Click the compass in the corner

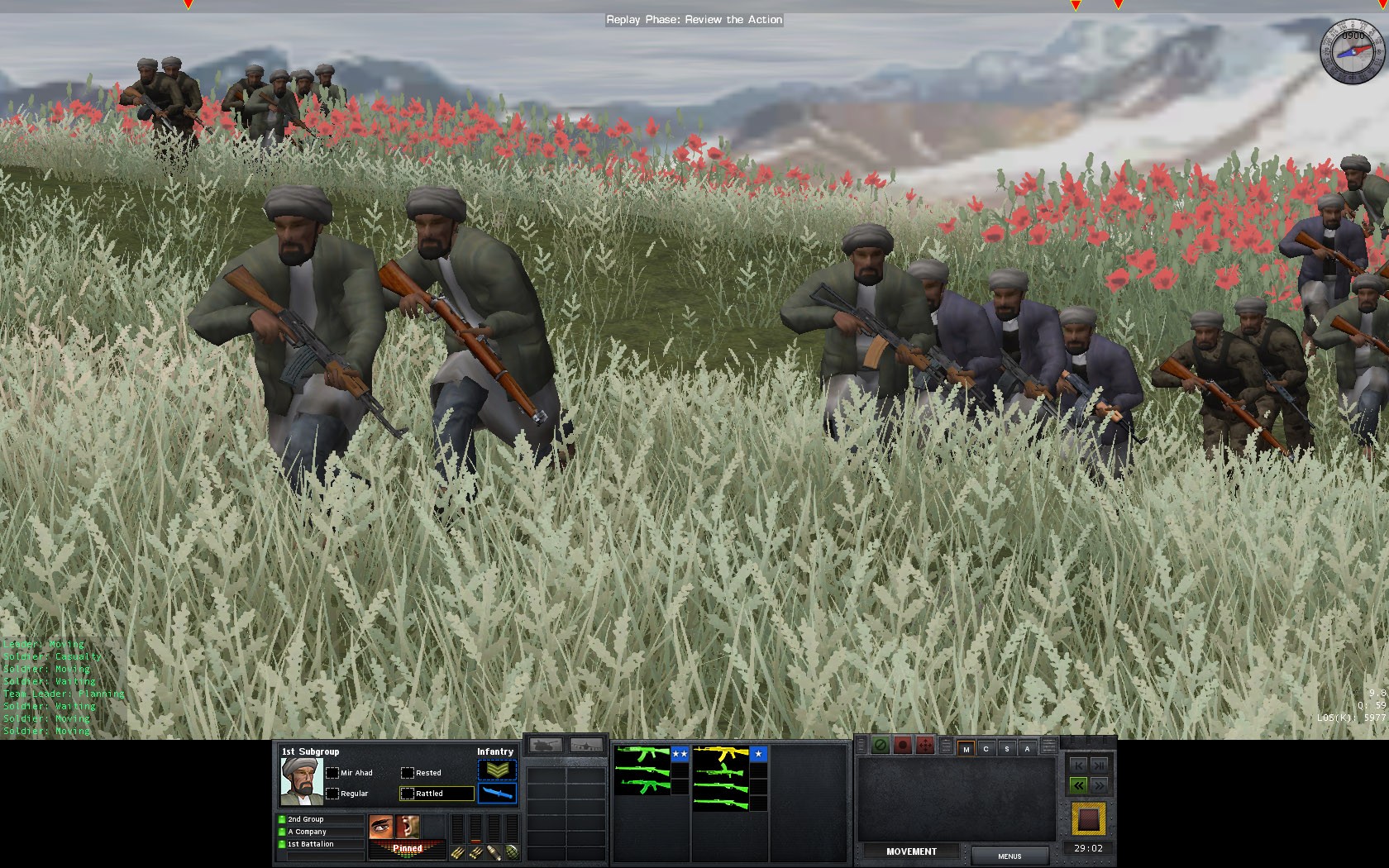(x=1352, y=51)
